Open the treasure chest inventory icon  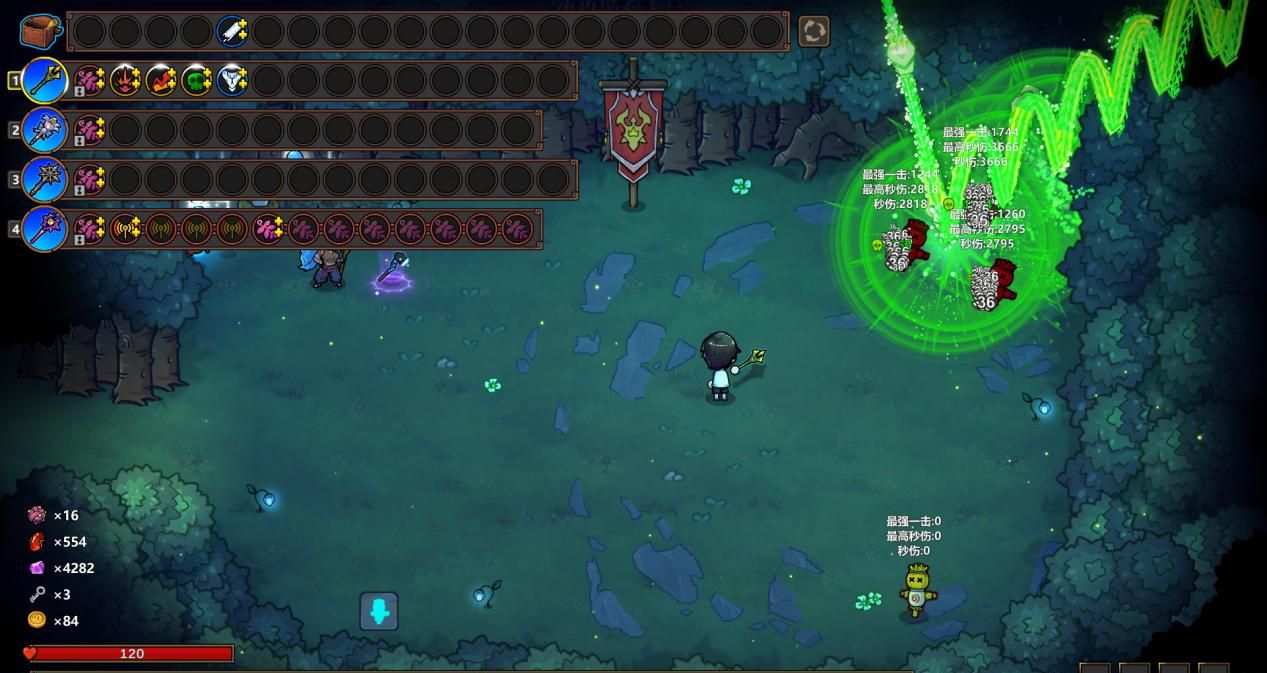(40, 31)
